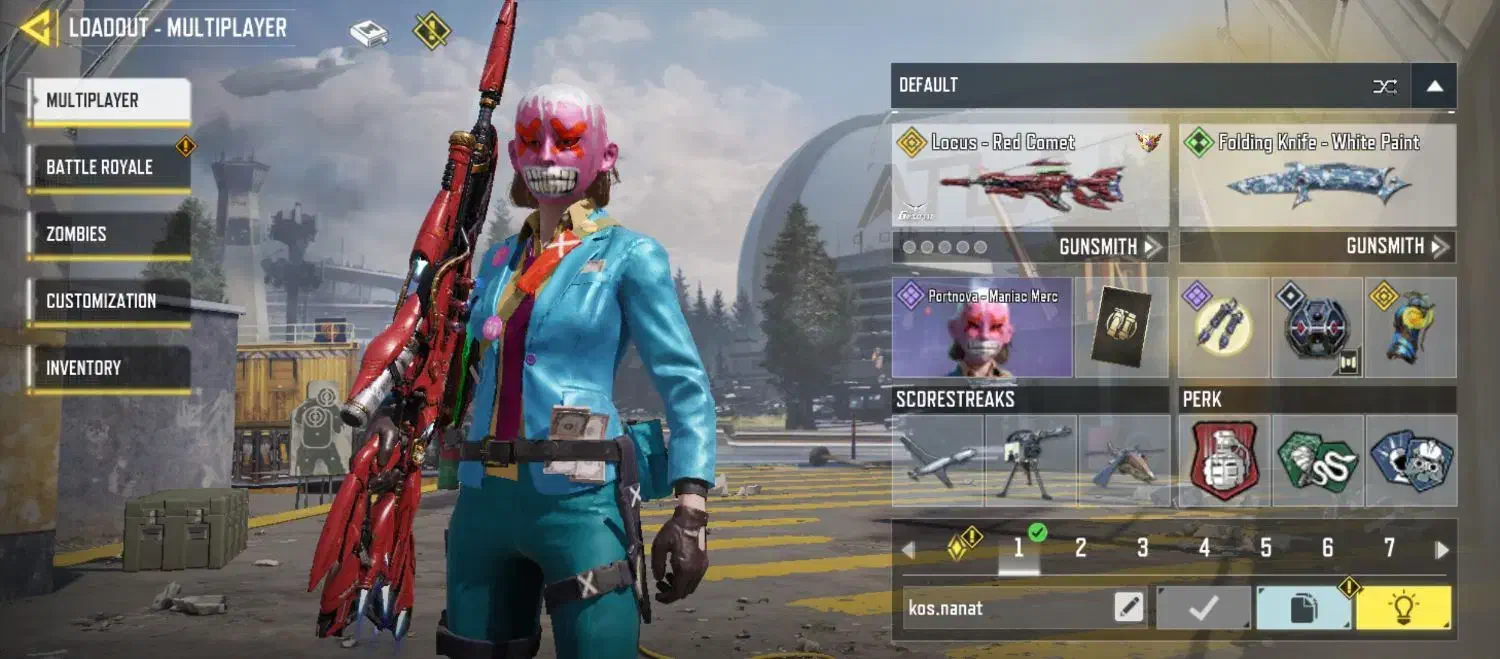Click the shuffle icon beside Default
Image resolution: width=1500 pixels, height=659 pixels.
click(x=1385, y=86)
